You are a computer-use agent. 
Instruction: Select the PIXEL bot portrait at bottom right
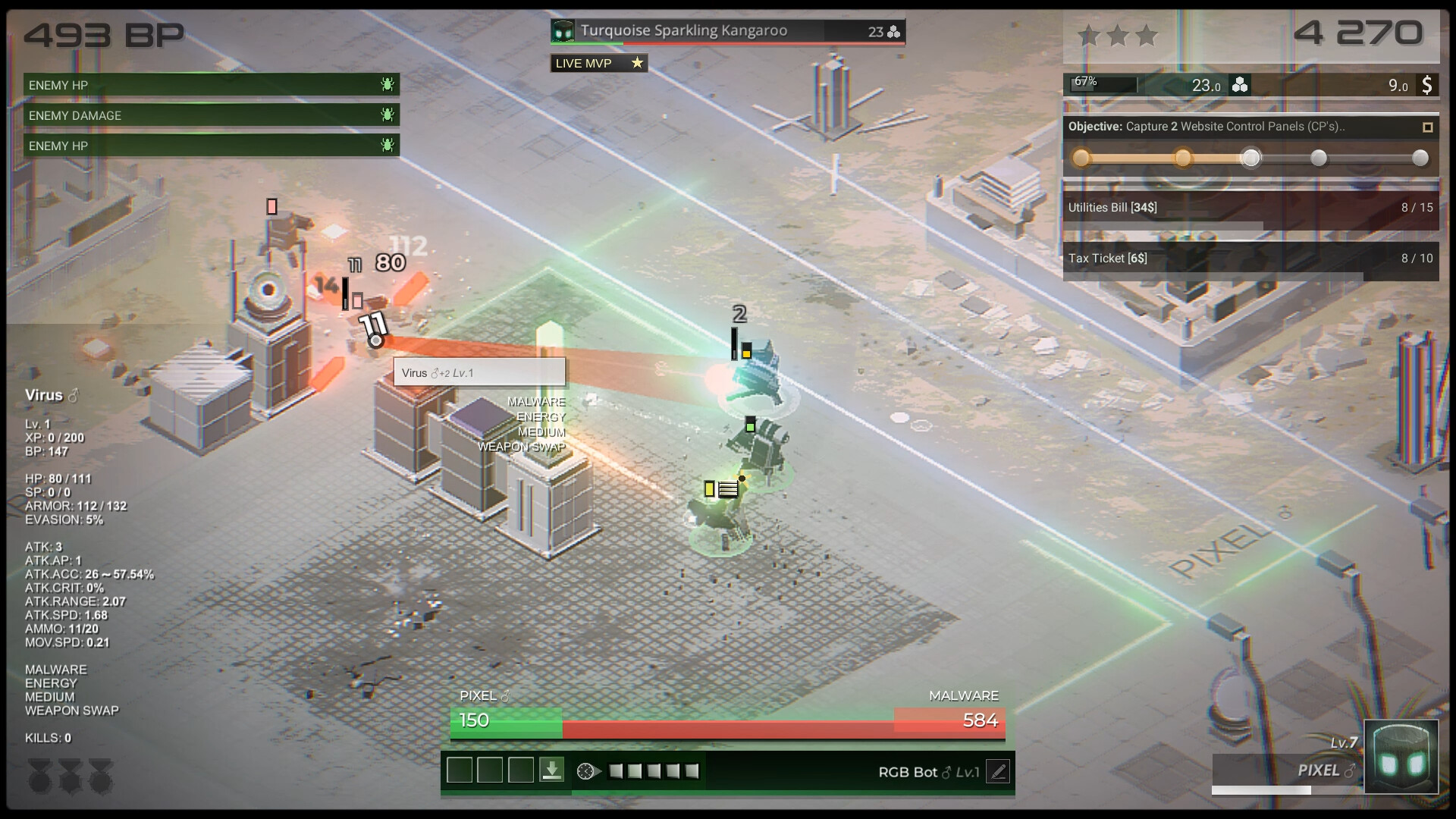1400,755
